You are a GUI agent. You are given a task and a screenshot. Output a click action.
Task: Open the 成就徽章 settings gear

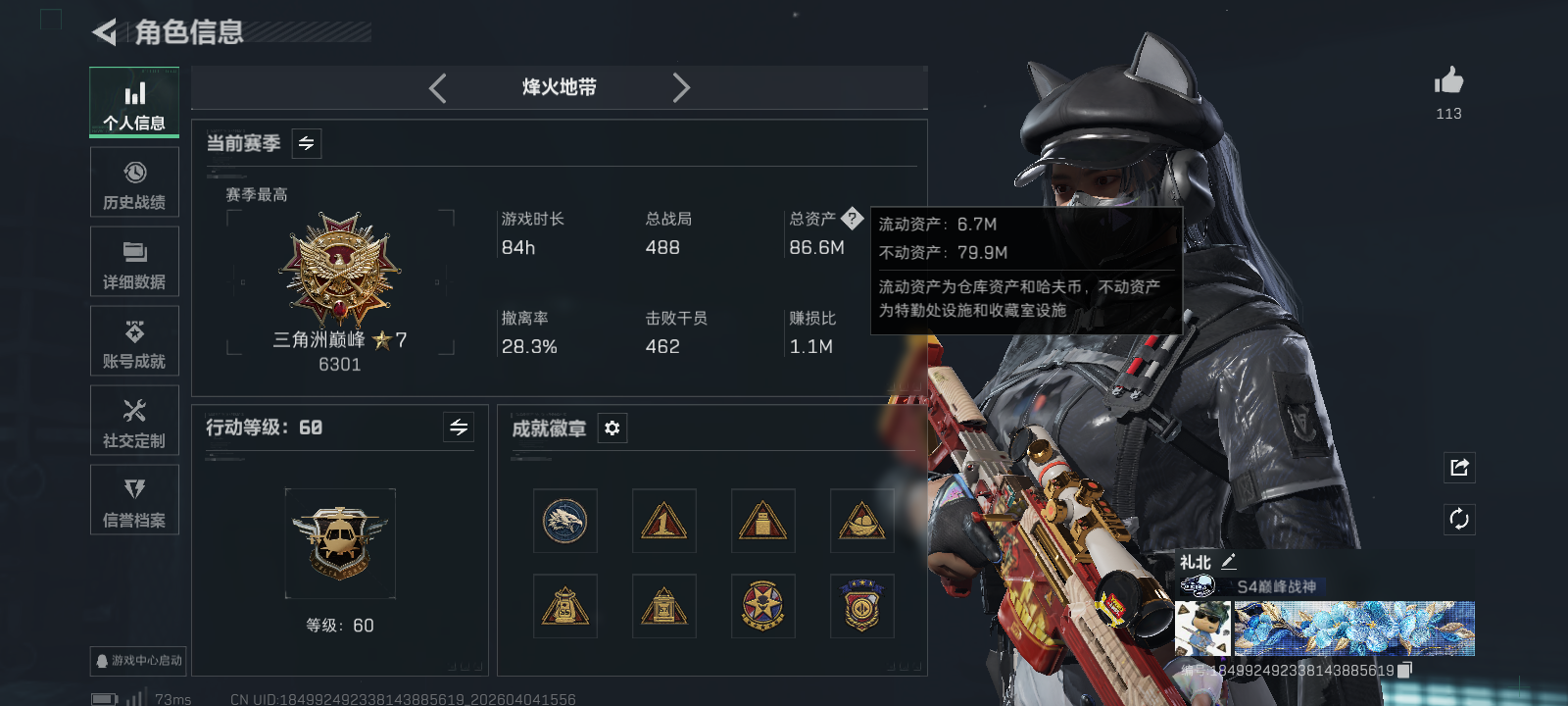(x=612, y=429)
